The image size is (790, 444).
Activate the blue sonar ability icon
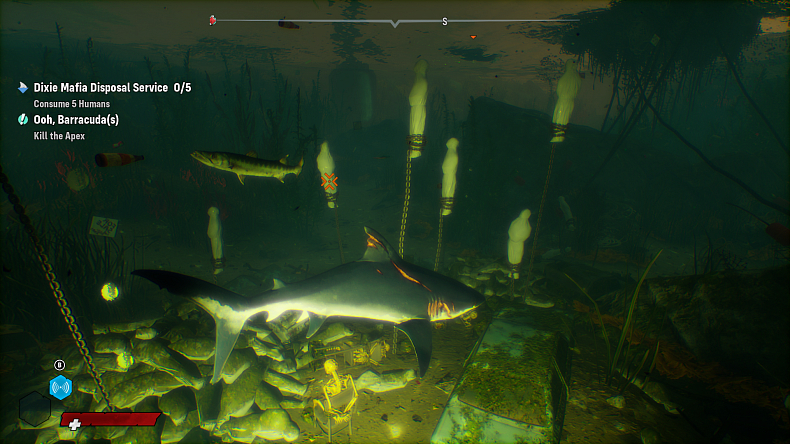(x=61, y=388)
